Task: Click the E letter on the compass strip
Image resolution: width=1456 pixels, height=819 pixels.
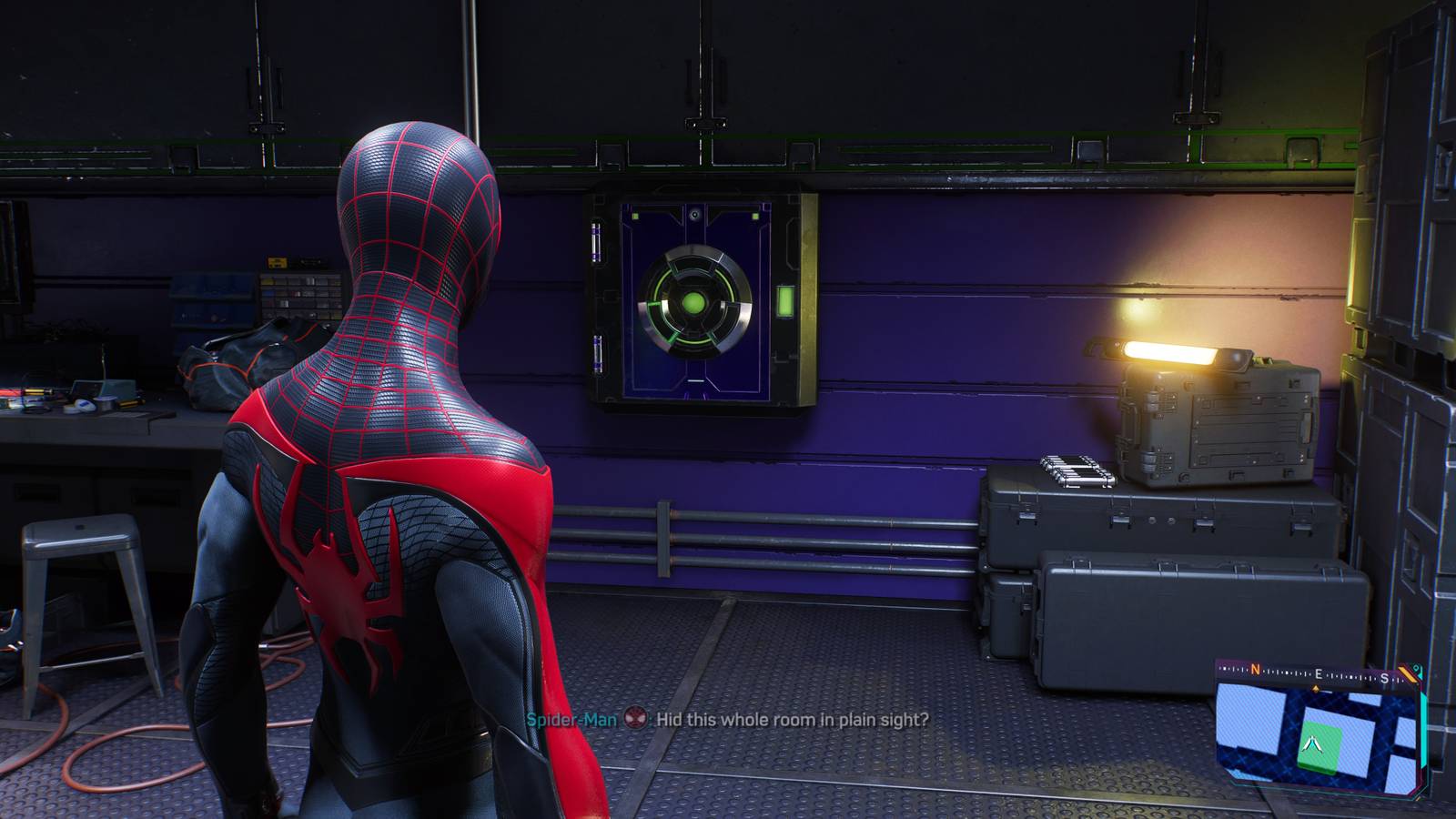Action: coord(1319,674)
